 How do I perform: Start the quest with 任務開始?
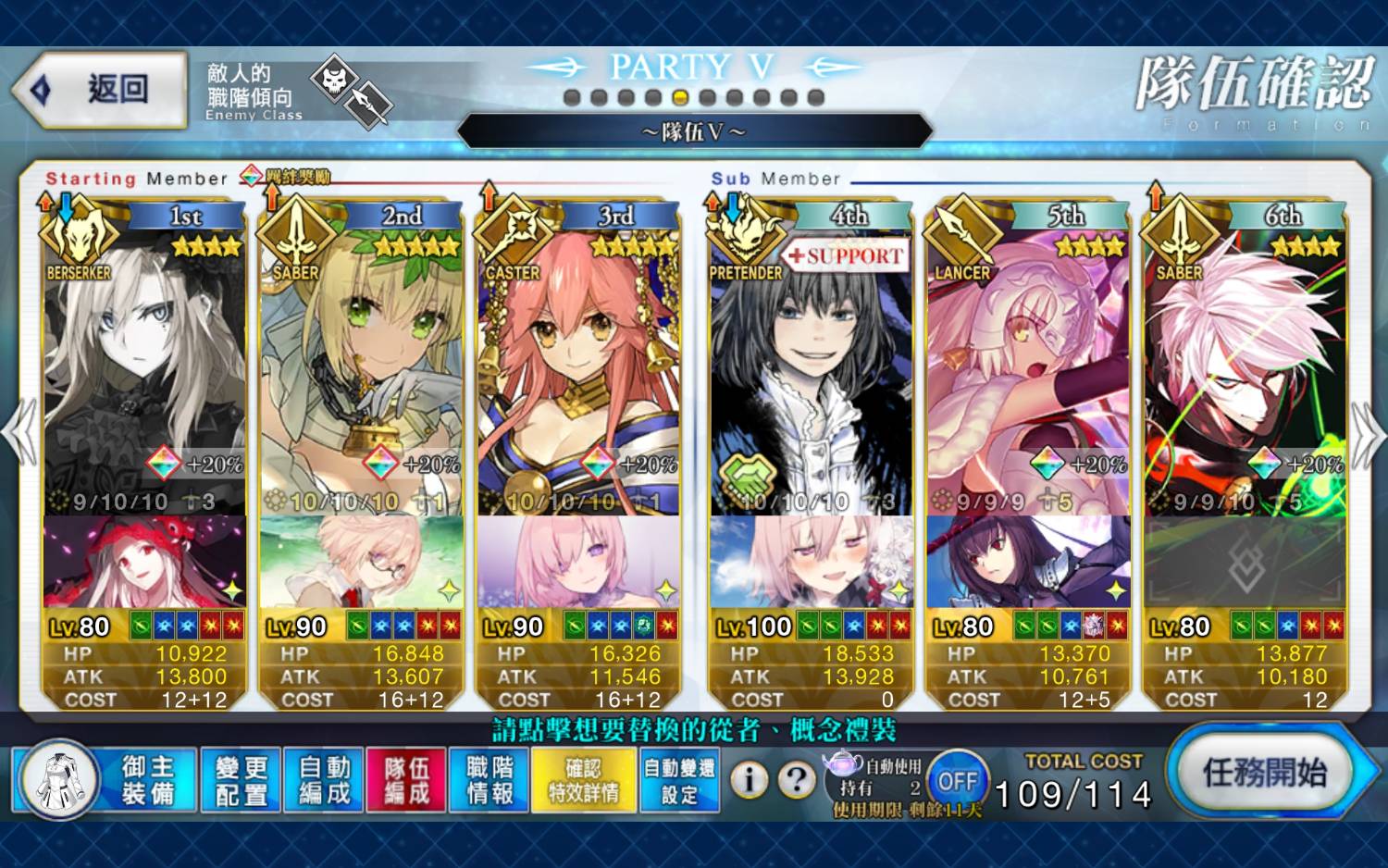pyautogui.click(x=1264, y=773)
